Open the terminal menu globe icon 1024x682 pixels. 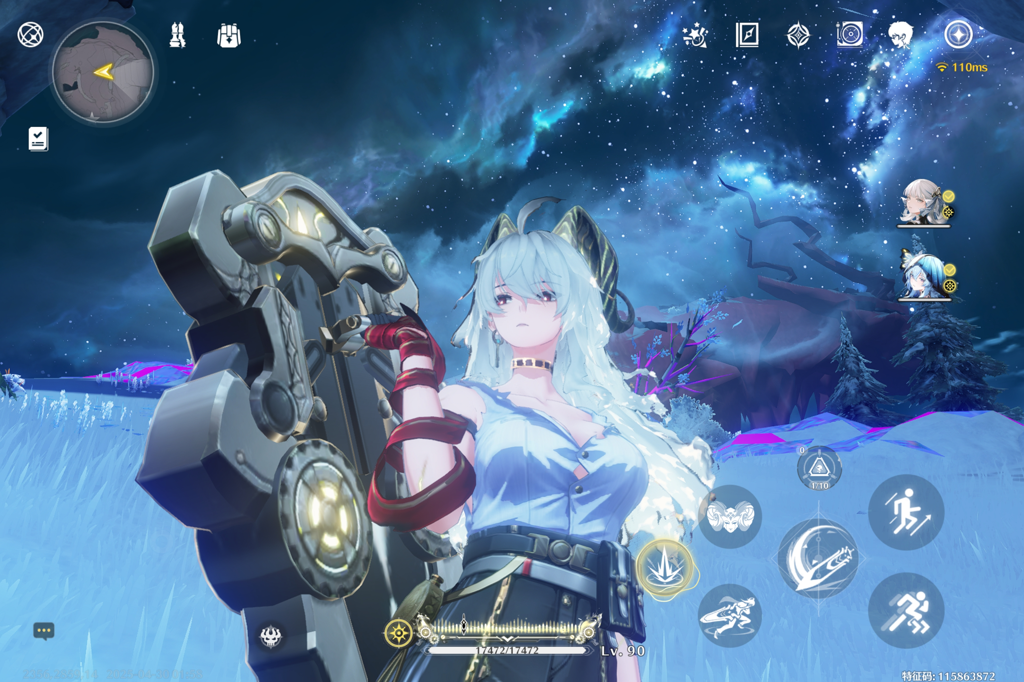pyautogui.click(x=30, y=36)
